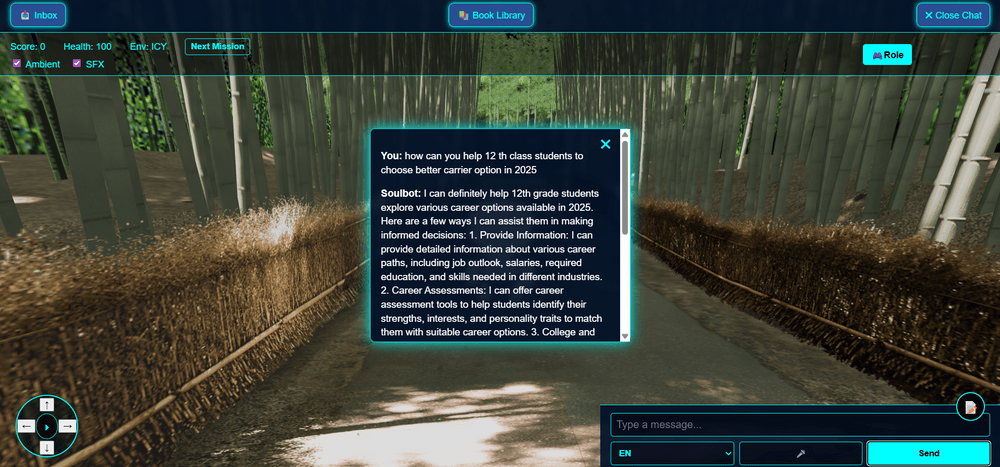Start the Next Mission

pos(217,46)
